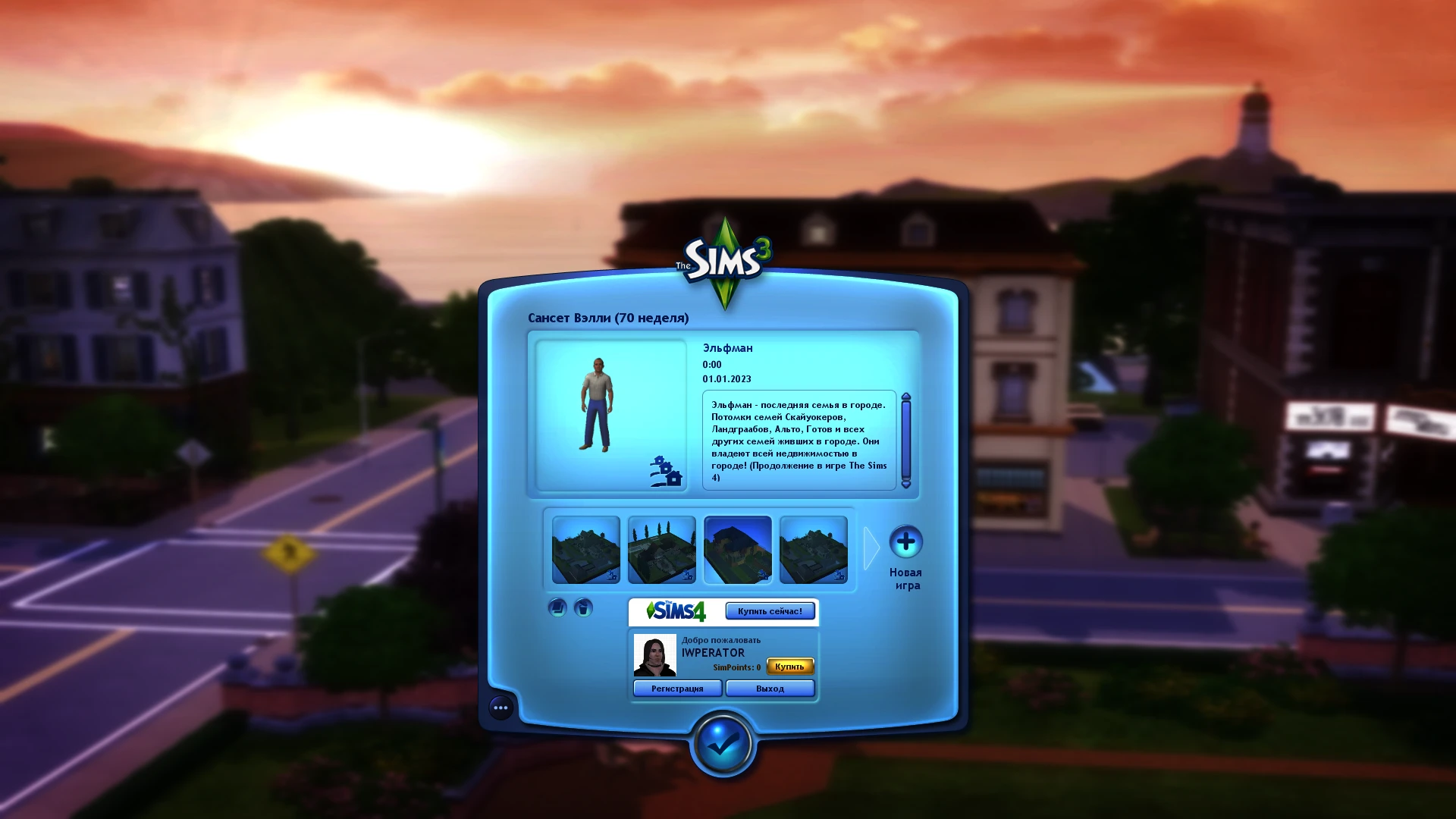The height and width of the screenshot is (819, 1456).
Task: Select the highlighted dark house save thumbnail
Action: pos(737,550)
